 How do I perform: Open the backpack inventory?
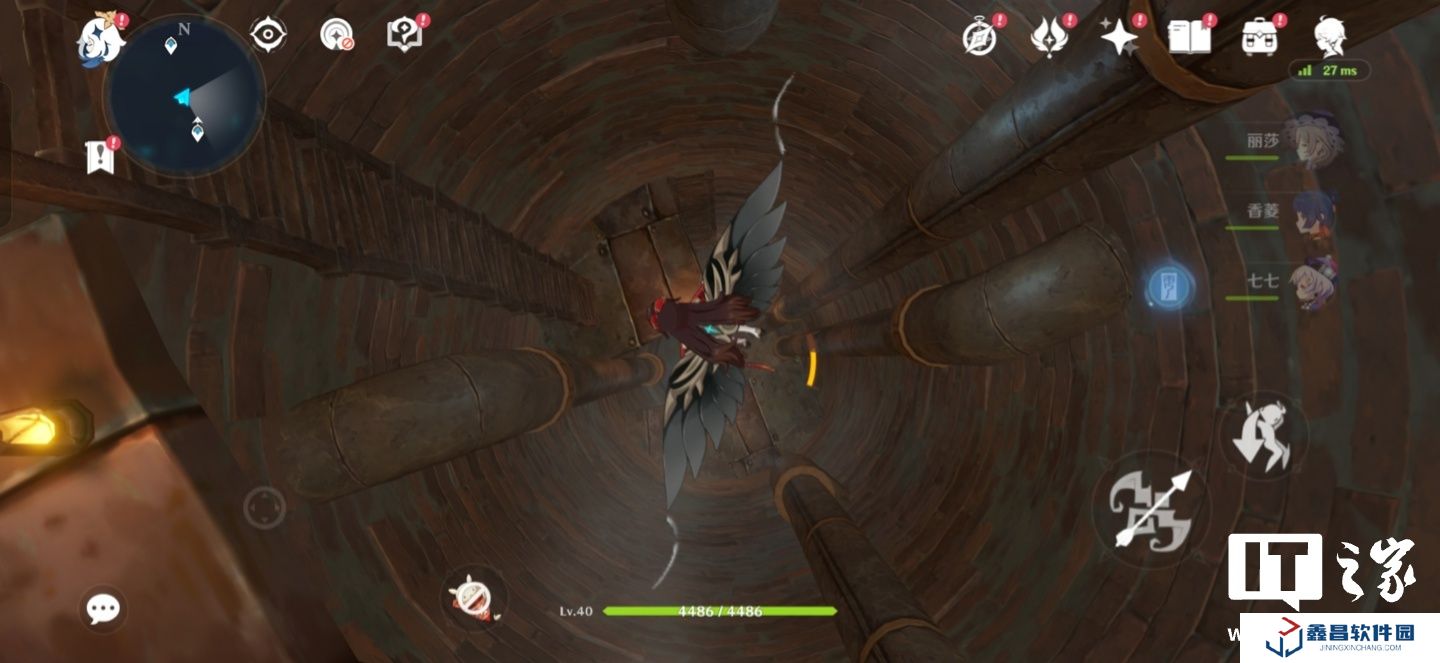tap(1261, 37)
